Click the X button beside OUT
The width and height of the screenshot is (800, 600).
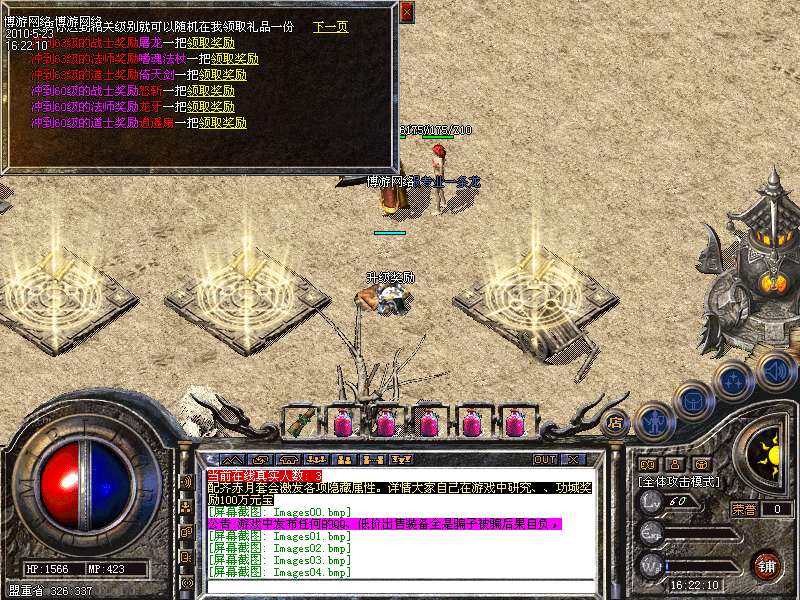click(x=573, y=460)
